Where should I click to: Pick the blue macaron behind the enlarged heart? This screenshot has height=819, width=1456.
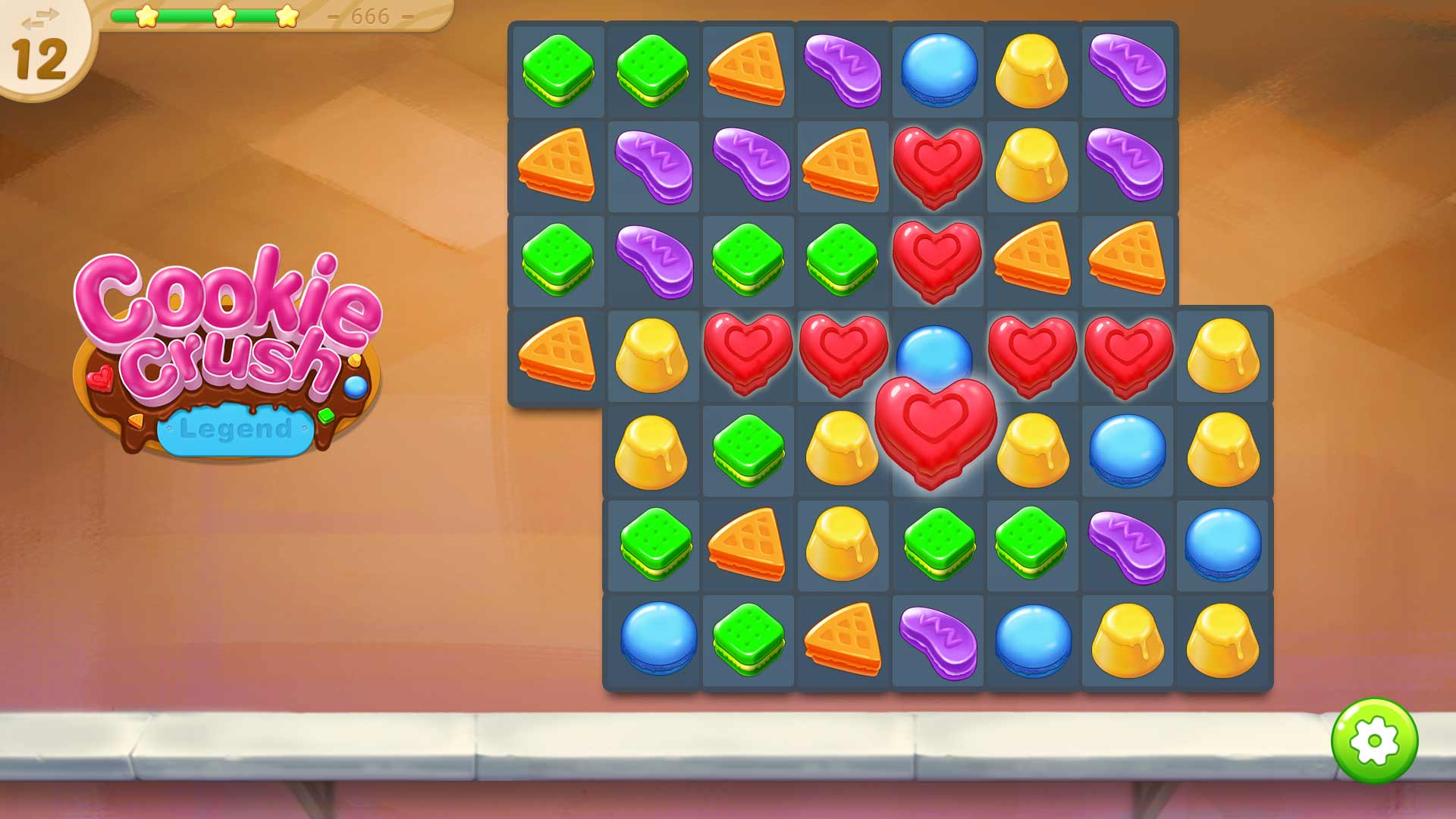(x=934, y=347)
